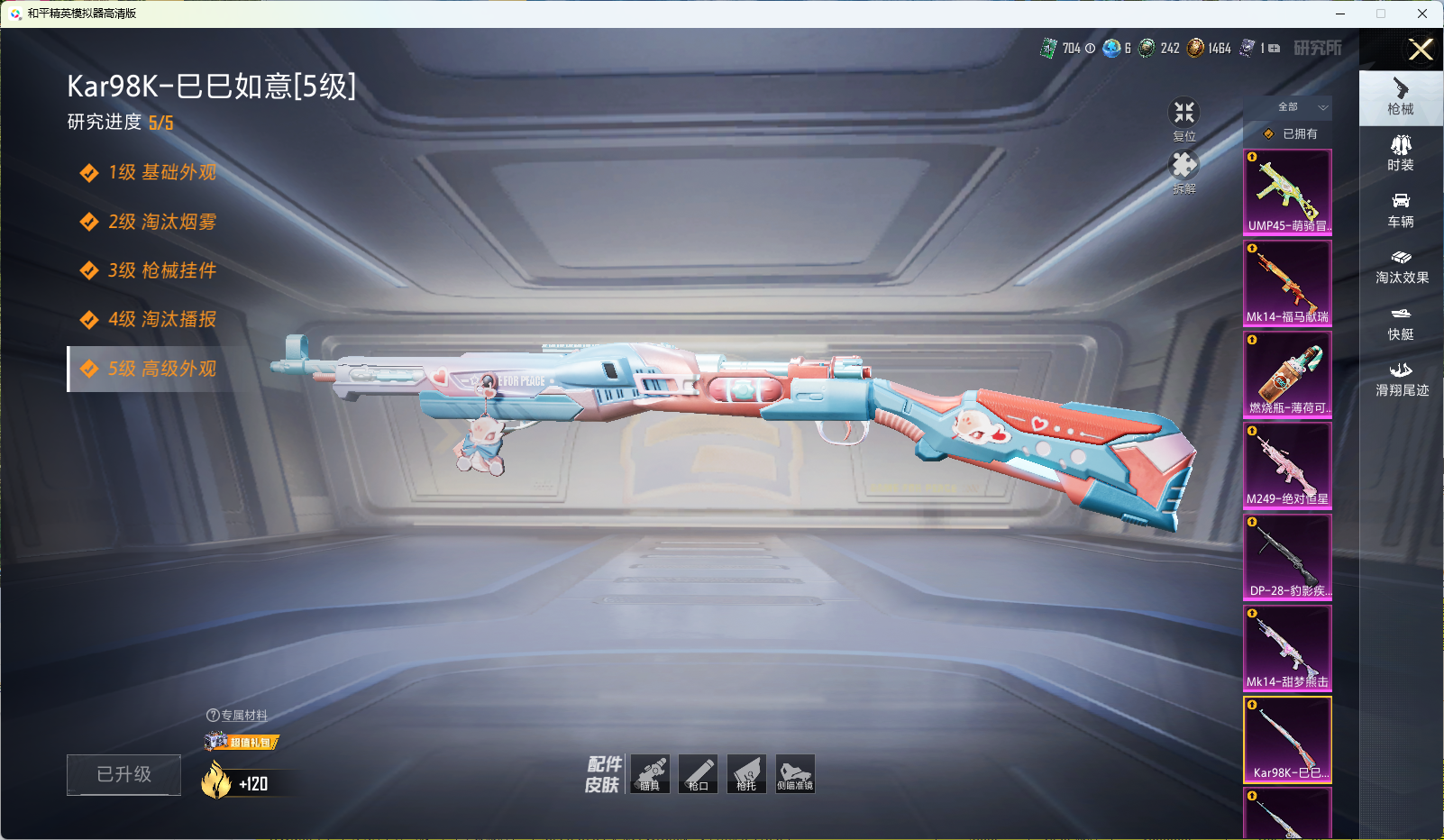View level 1 基础外观 entry
1444x840 pixels.
click(162, 172)
